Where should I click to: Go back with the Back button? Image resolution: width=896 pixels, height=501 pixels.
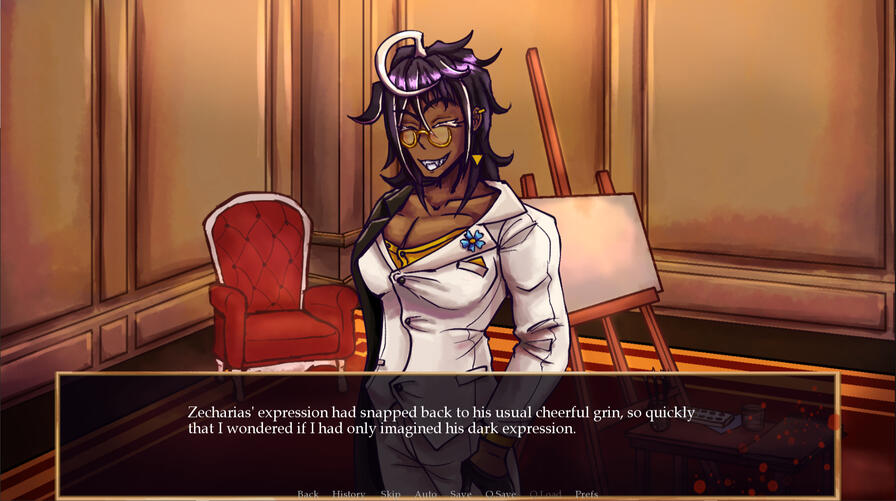(x=308, y=494)
